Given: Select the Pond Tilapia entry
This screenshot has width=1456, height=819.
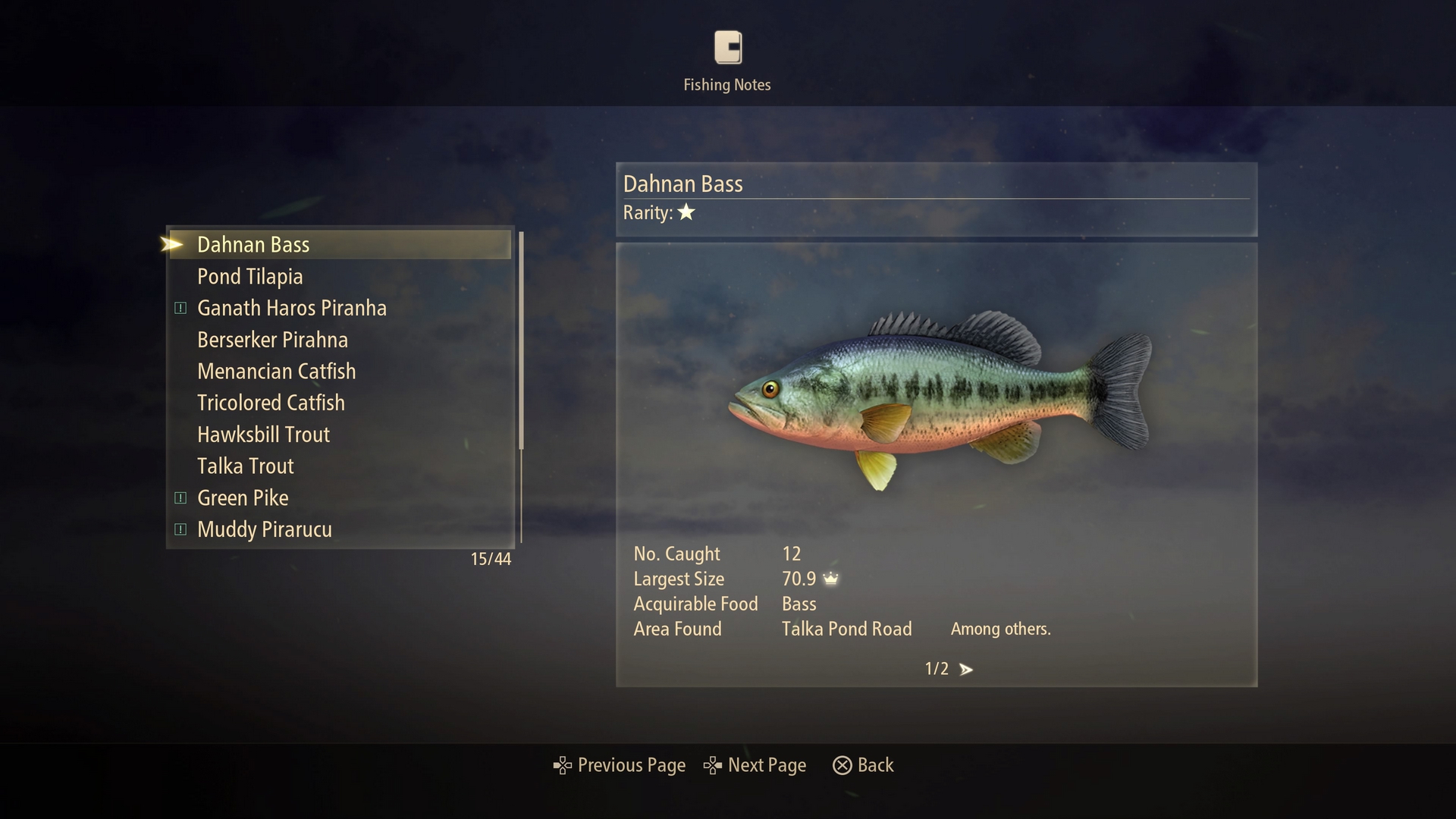Looking at the screenshot, I should 250,276.
